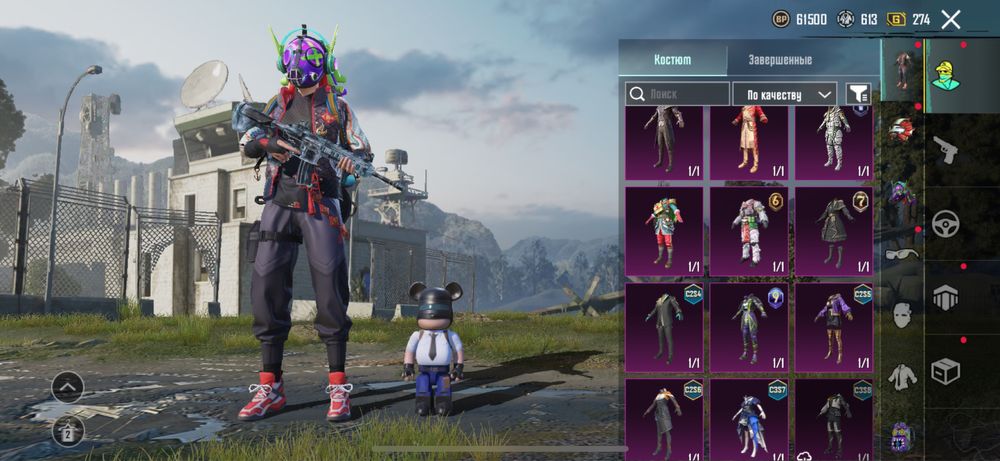Viewport: 1000px width, 461px height.
Task: Tap the hanger outfit preset 2 button
Action: pos(67,431)
